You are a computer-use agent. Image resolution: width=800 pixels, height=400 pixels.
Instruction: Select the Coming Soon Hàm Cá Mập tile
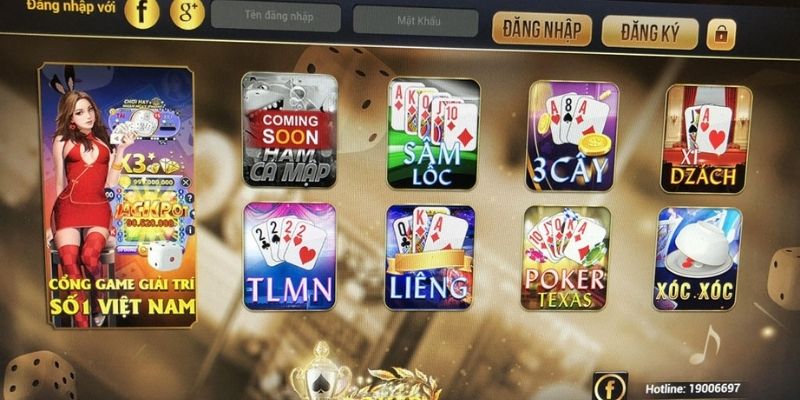(x=289, y=129)
